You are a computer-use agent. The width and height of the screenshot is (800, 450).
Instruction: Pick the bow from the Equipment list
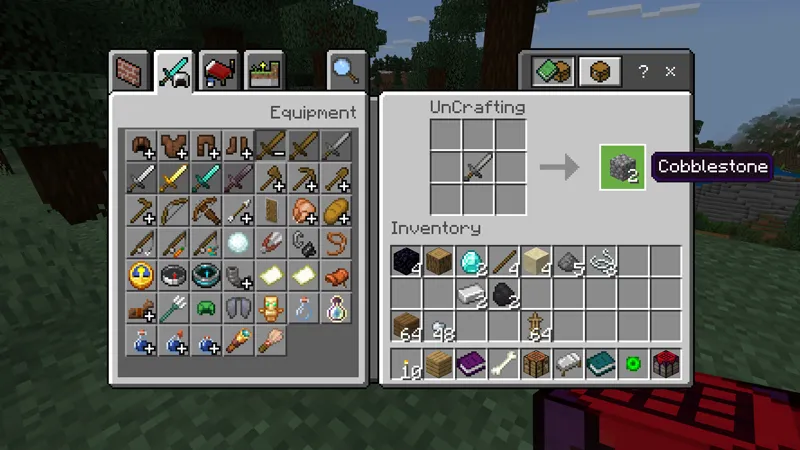(x=173, y=211)
